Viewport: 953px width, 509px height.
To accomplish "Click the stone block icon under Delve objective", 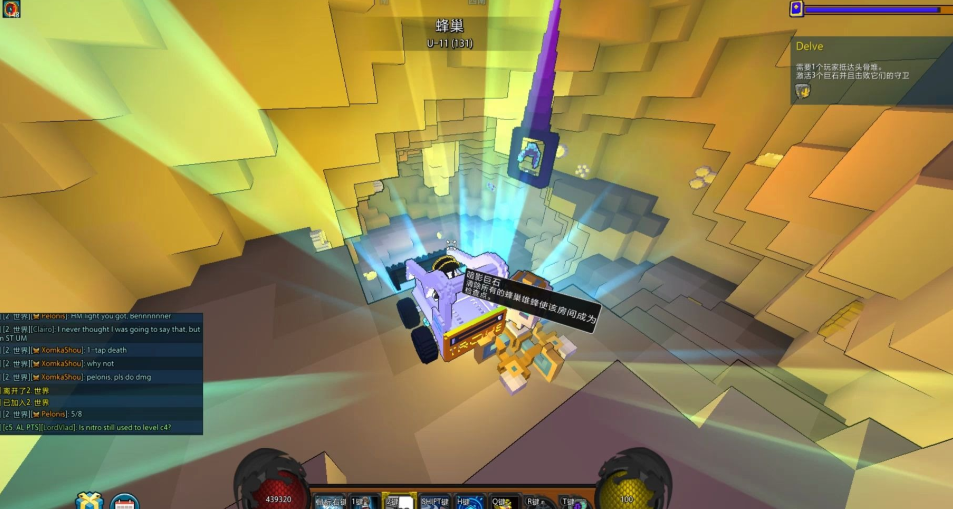I will pos(802,91).
